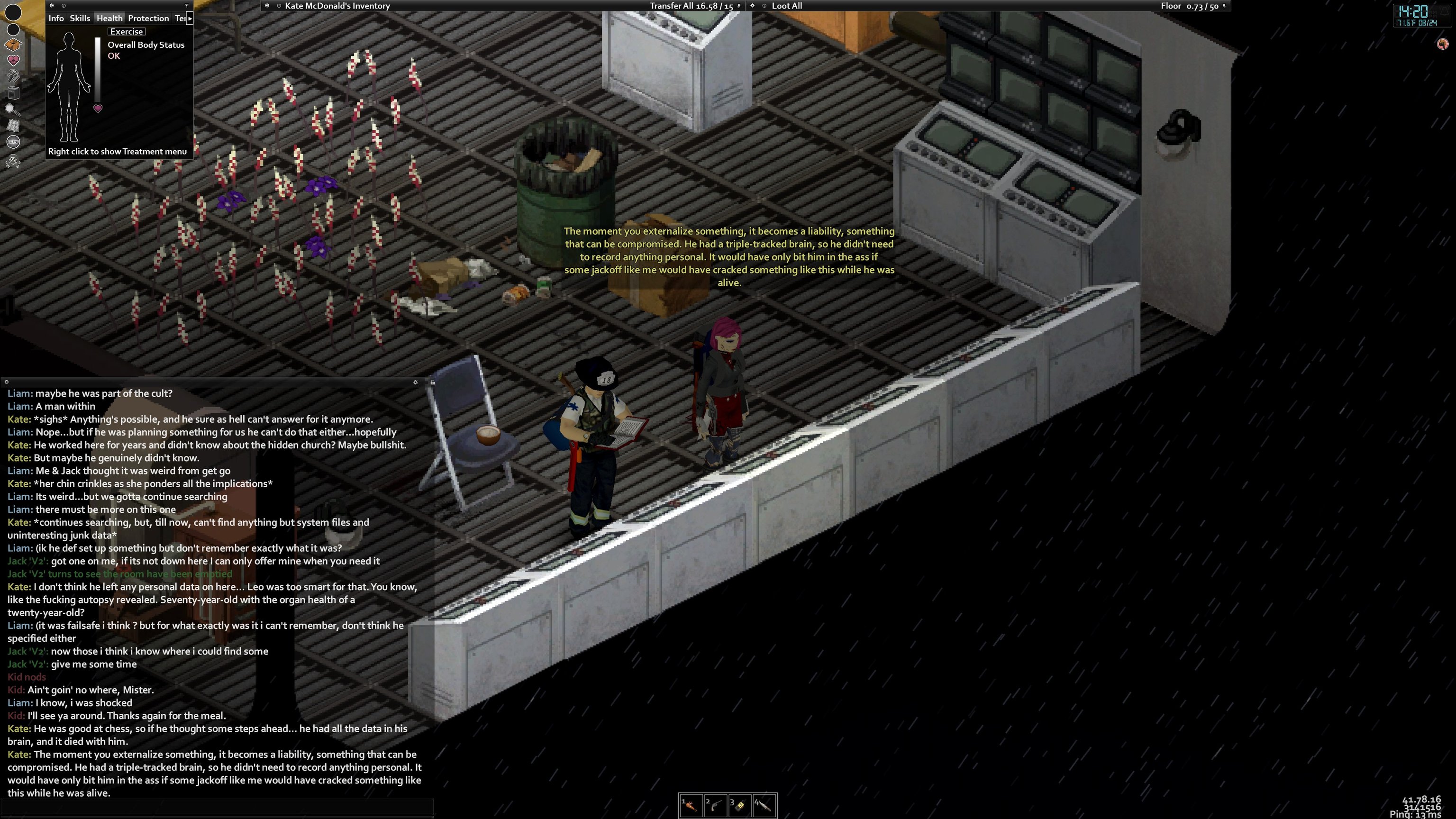The image size is (1456, 819).
Task: Open the Skills tab
Action: (x=80, y=18)
